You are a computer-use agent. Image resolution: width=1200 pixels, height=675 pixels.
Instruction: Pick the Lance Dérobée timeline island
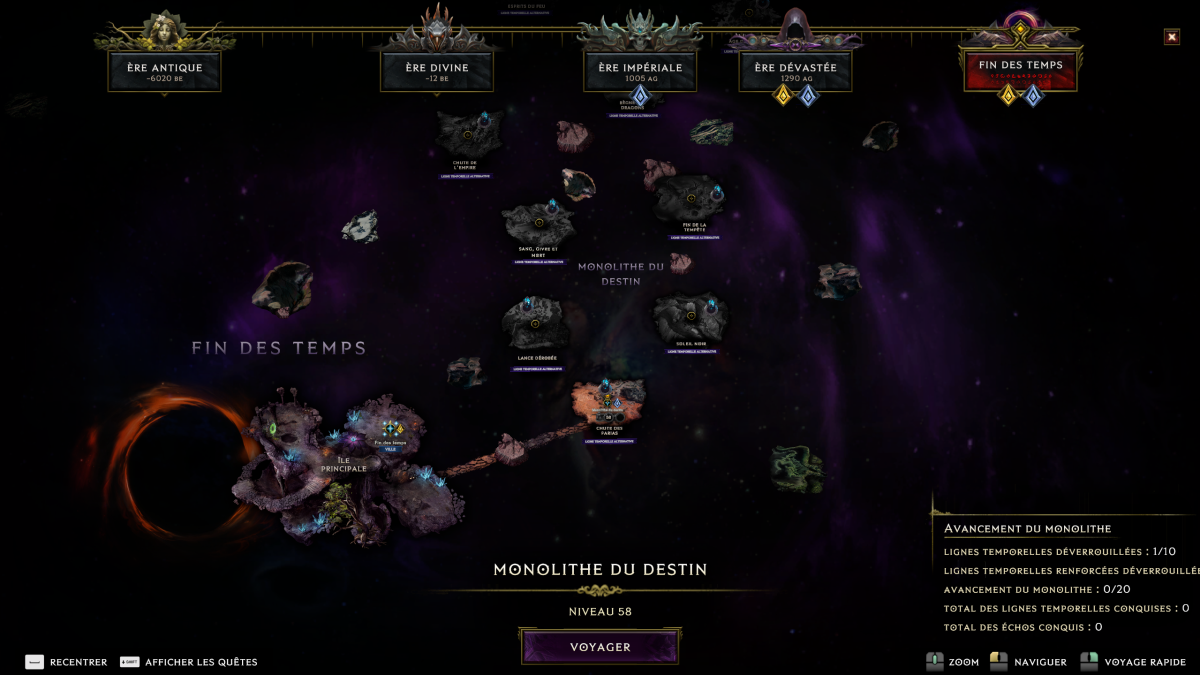pos(535,323)
